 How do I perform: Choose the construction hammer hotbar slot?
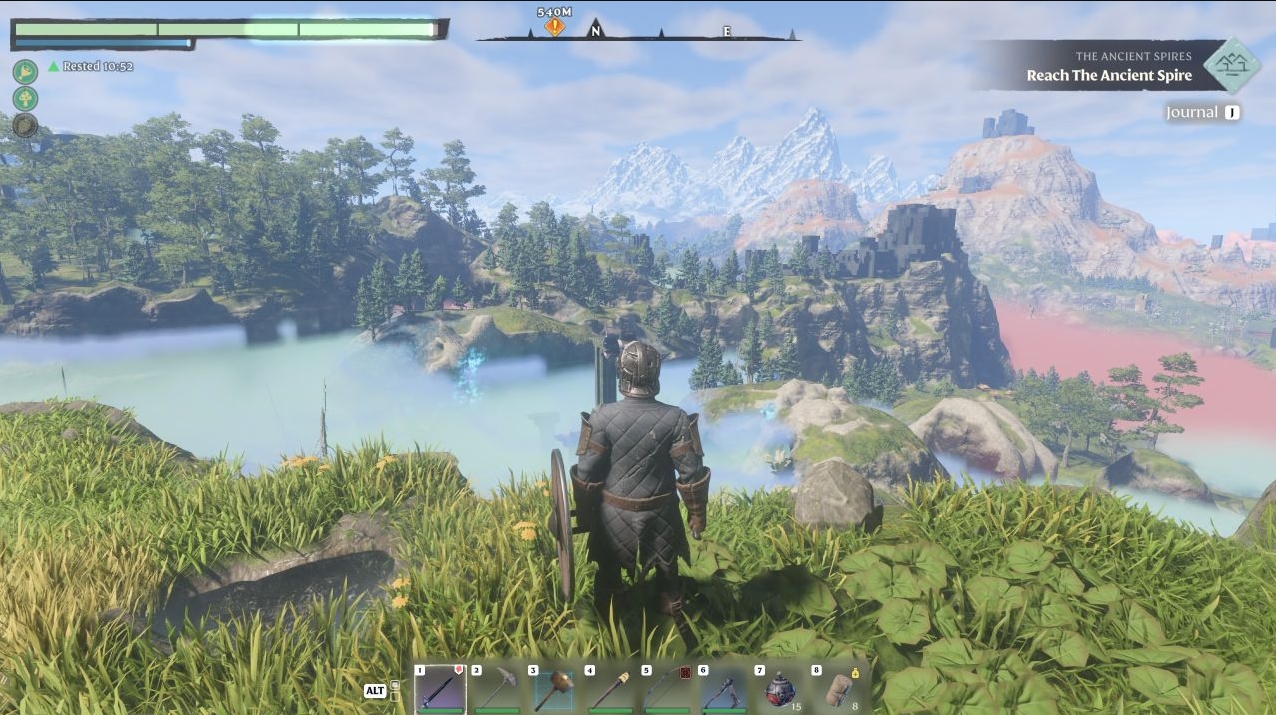[553, 689]
